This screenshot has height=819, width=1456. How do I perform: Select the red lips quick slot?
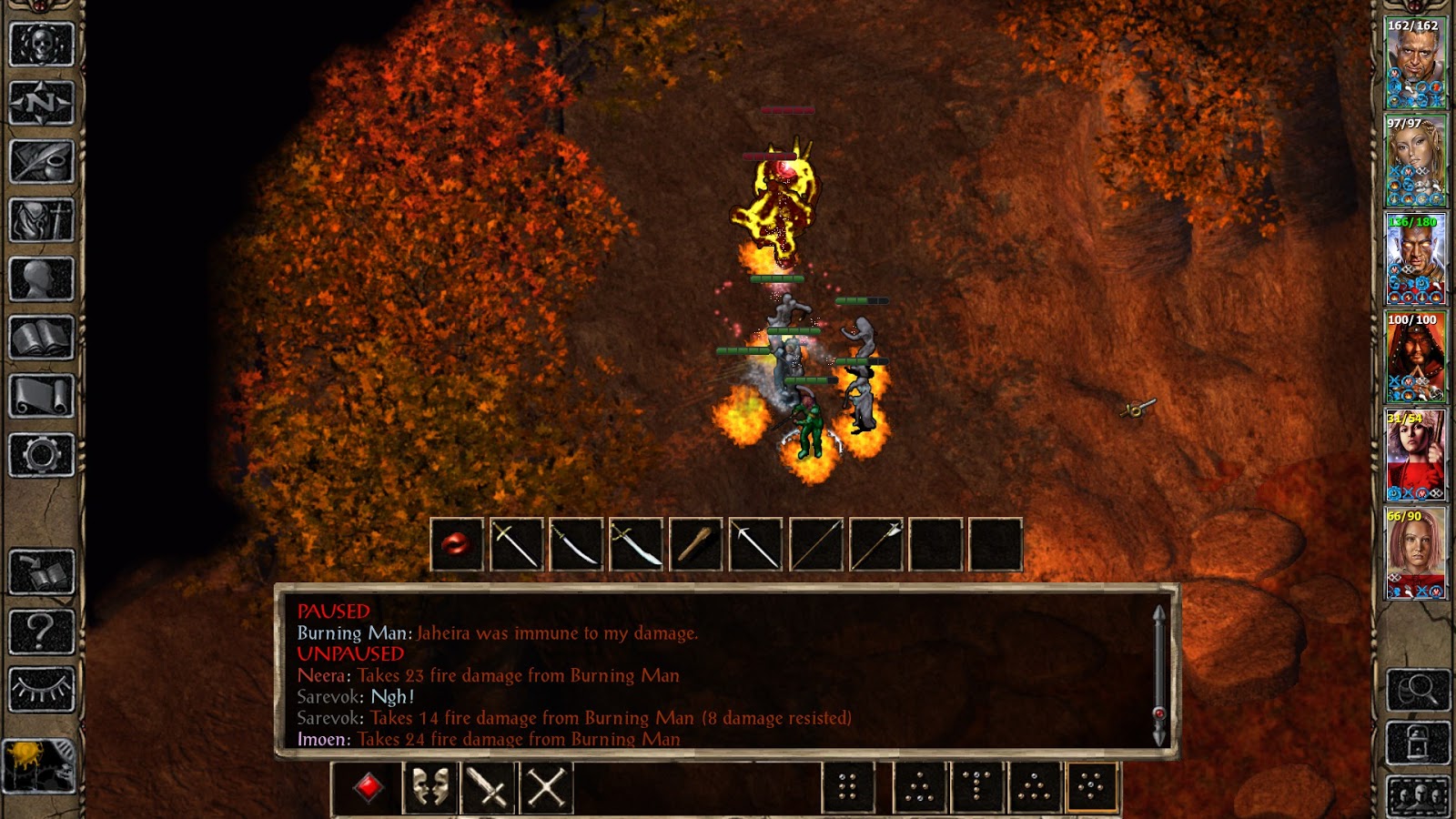[457, 545]
